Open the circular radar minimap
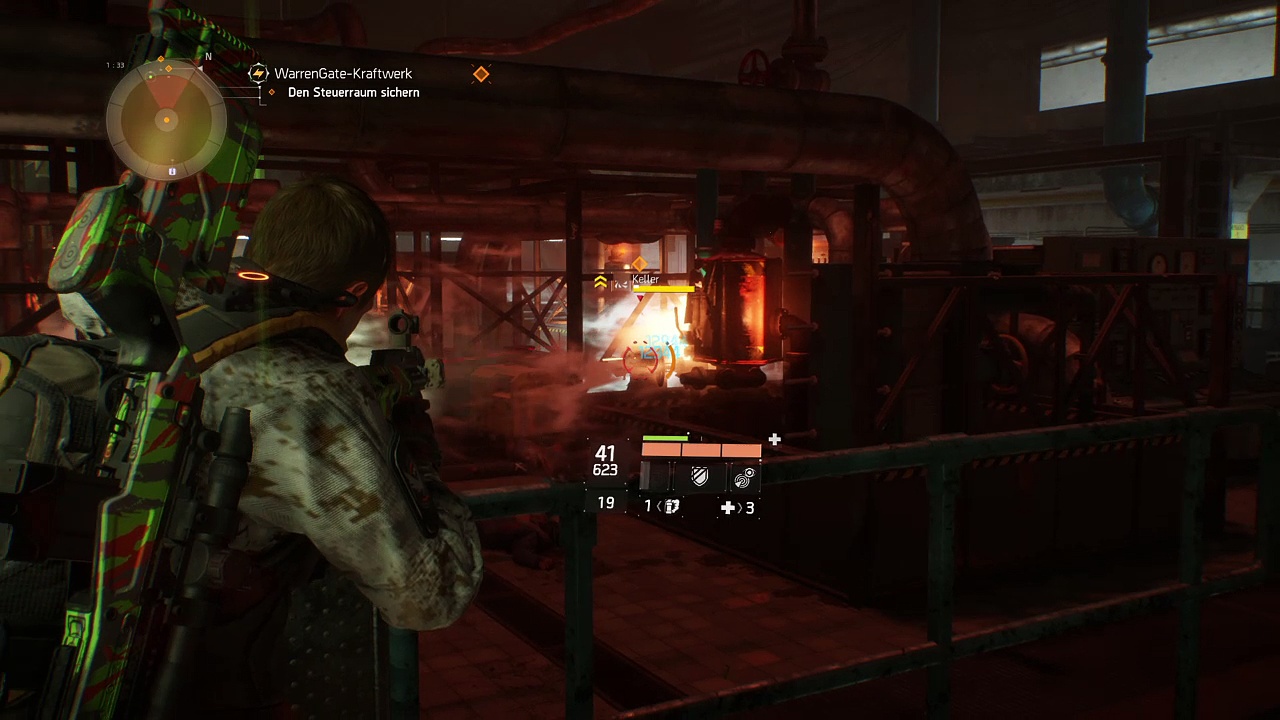 coord(166,119)
